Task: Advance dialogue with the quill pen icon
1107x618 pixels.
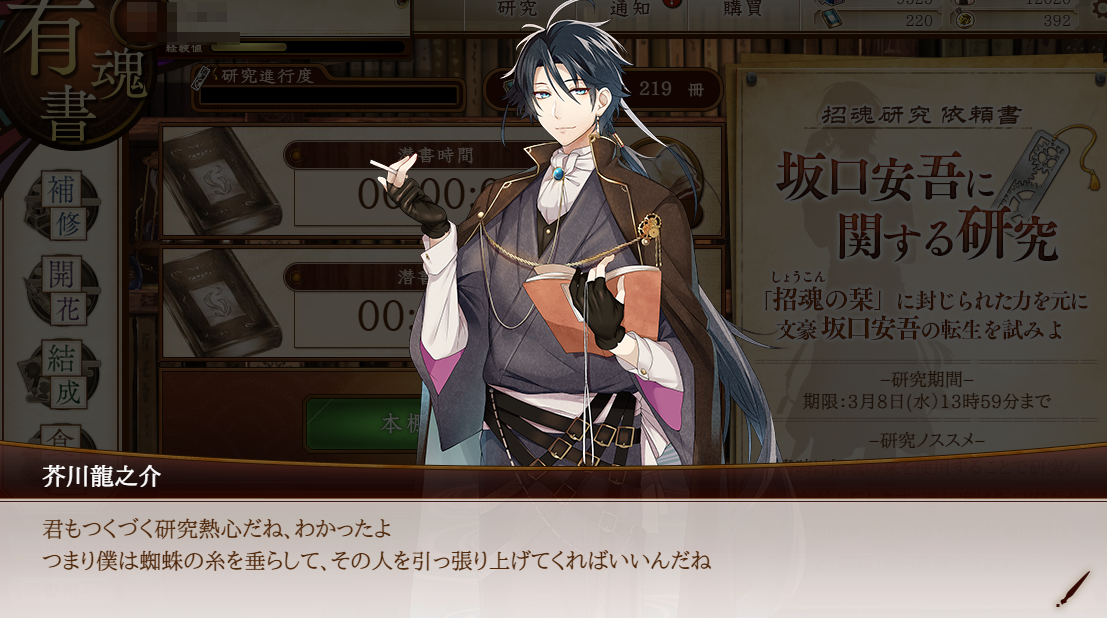Action: coord(1072,589)
